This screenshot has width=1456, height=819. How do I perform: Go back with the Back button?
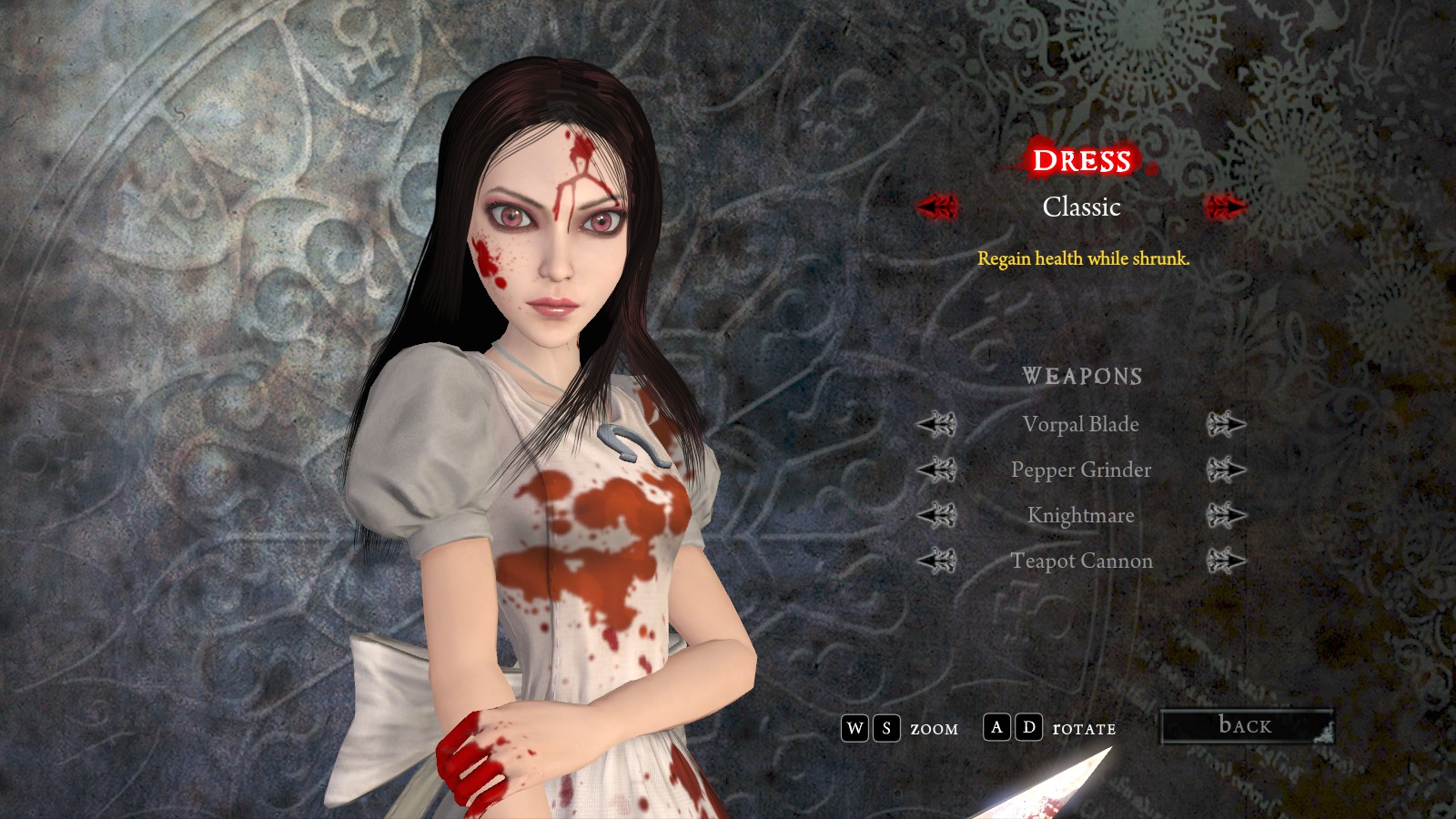(1246, 725)
